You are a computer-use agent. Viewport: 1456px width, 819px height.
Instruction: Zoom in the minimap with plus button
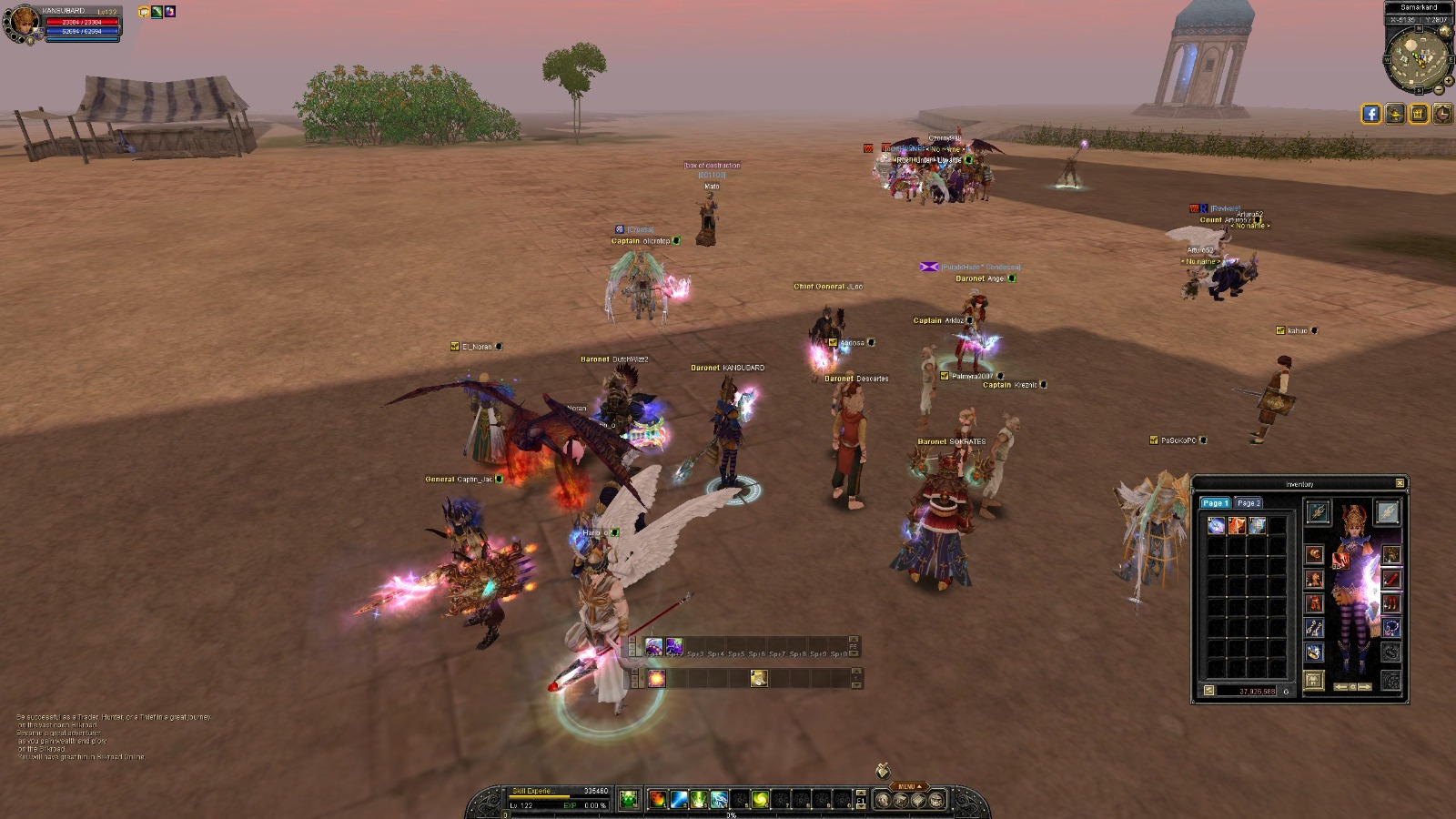[1448, 80]
